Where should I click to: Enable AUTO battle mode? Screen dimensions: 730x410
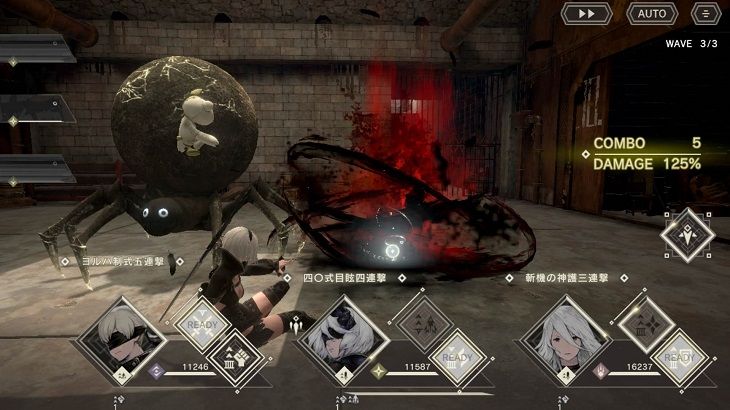652,14
